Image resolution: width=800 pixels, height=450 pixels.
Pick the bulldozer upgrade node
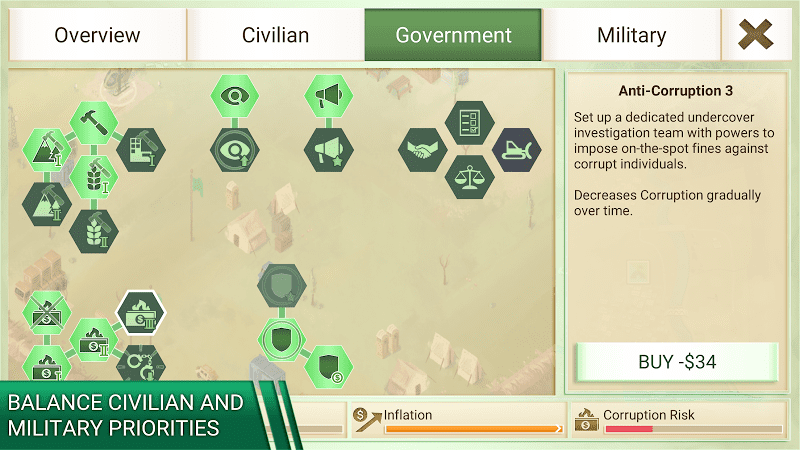coord(516,150)
